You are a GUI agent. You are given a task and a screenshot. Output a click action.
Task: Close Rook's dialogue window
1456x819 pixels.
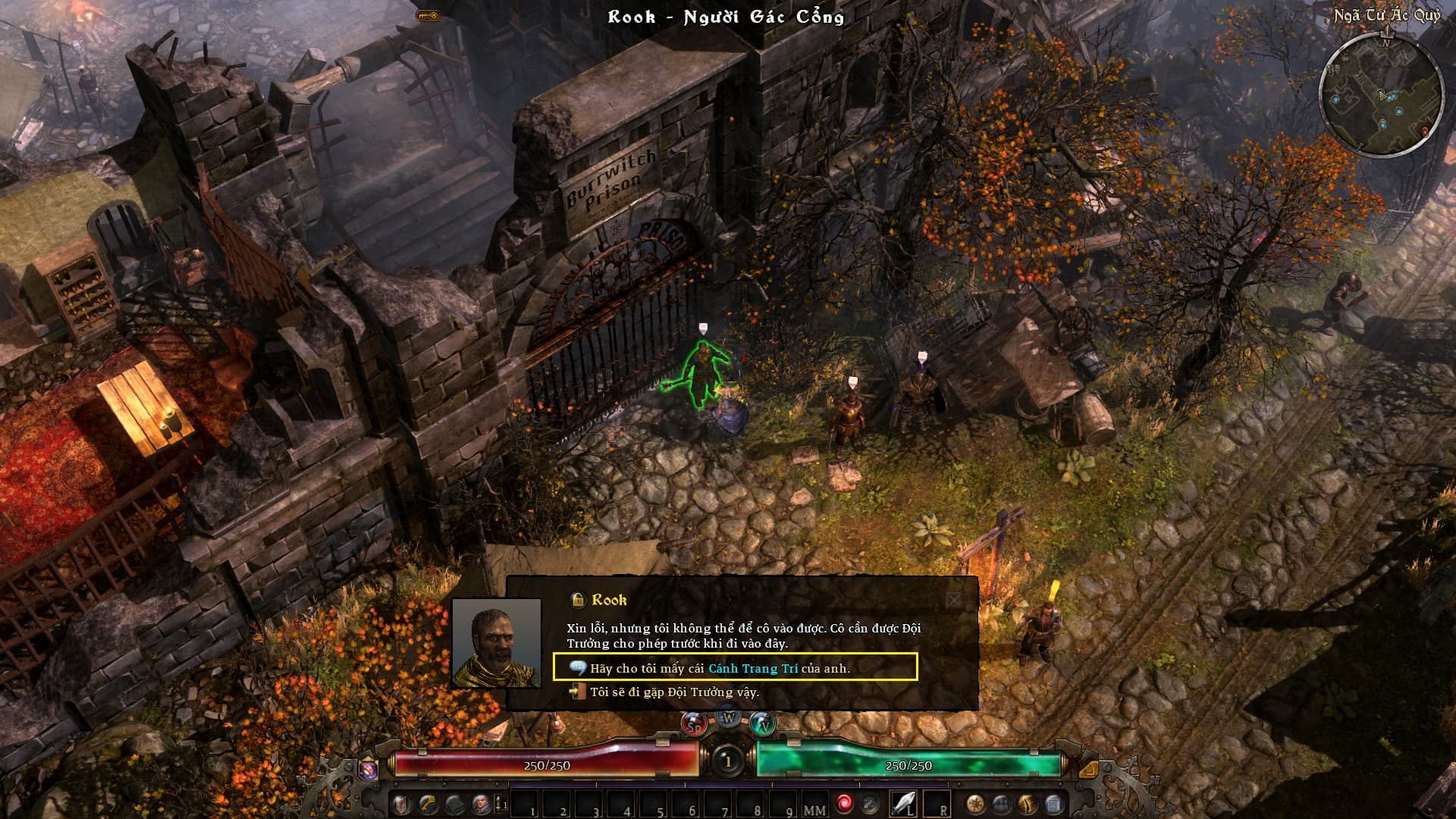[953, 601]
